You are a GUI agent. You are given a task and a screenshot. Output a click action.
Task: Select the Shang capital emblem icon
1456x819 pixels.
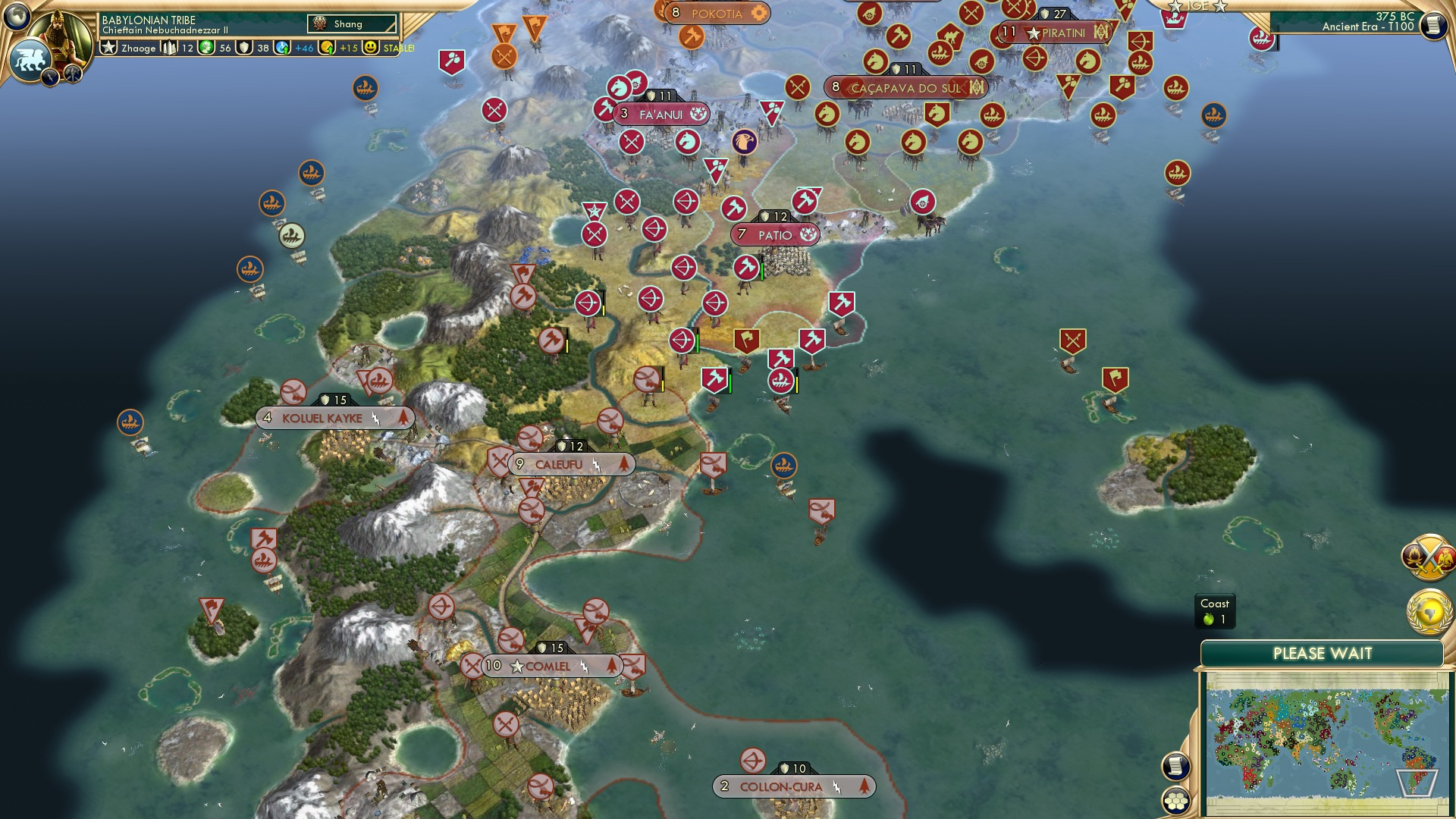[321, 24]
